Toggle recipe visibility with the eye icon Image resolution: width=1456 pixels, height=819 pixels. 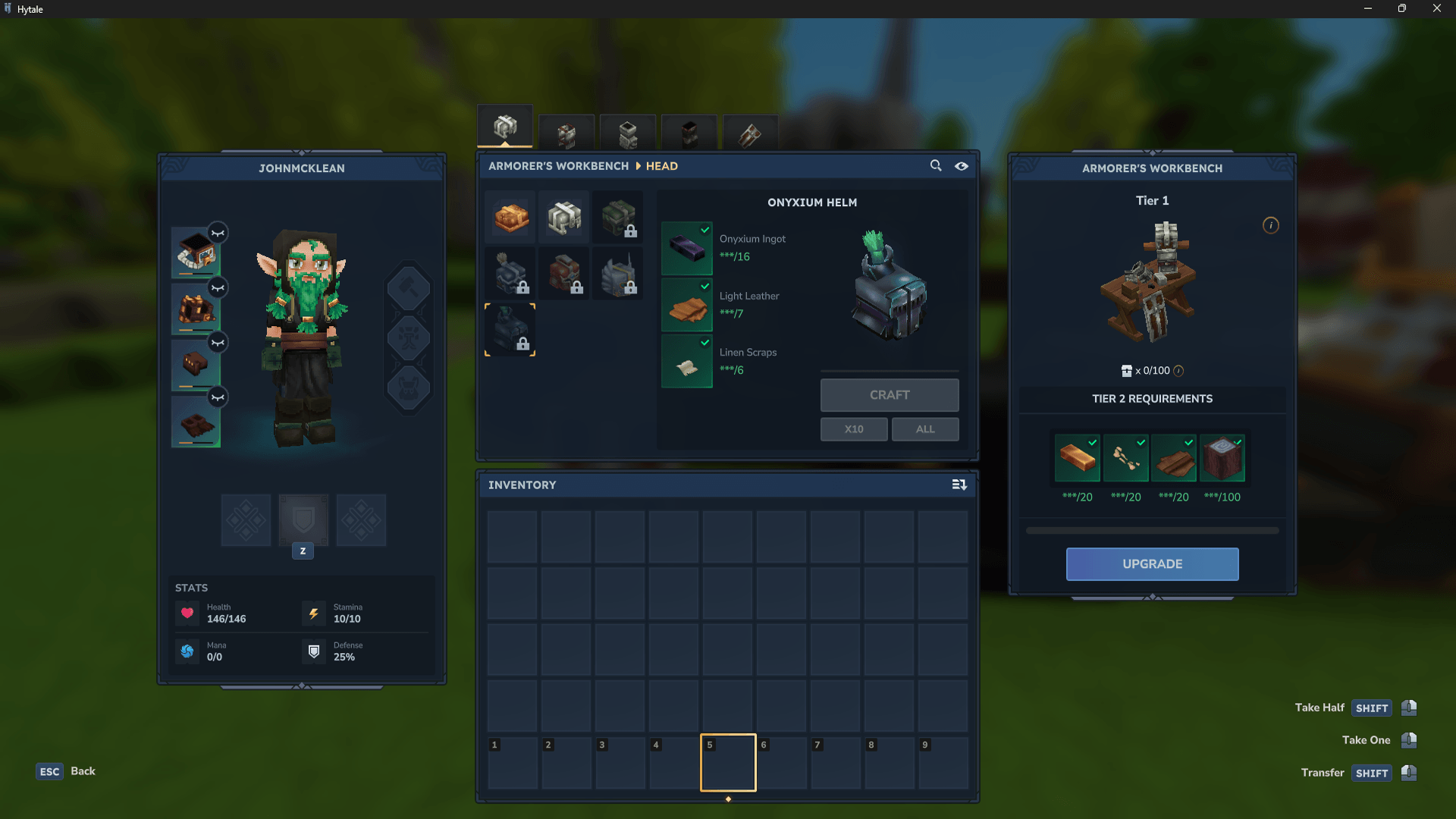961,165
